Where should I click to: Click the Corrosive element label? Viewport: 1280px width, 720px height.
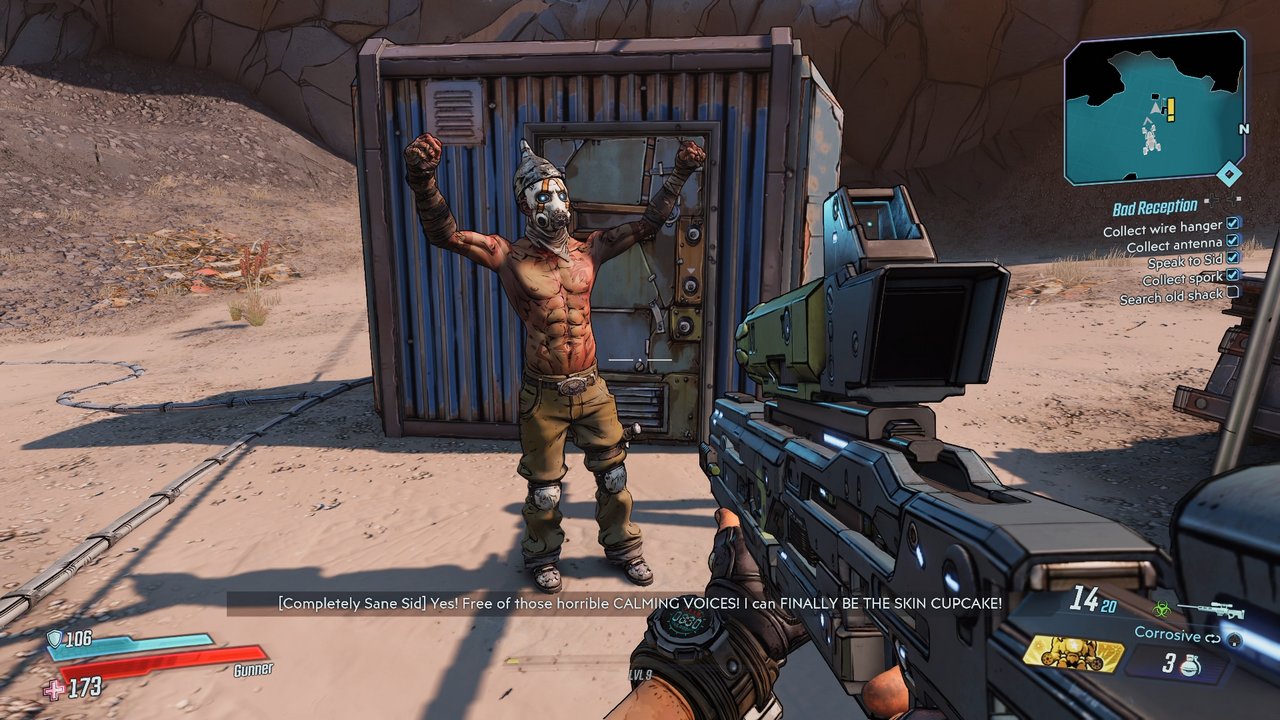pyautogui.click(x=1166, y=634)
